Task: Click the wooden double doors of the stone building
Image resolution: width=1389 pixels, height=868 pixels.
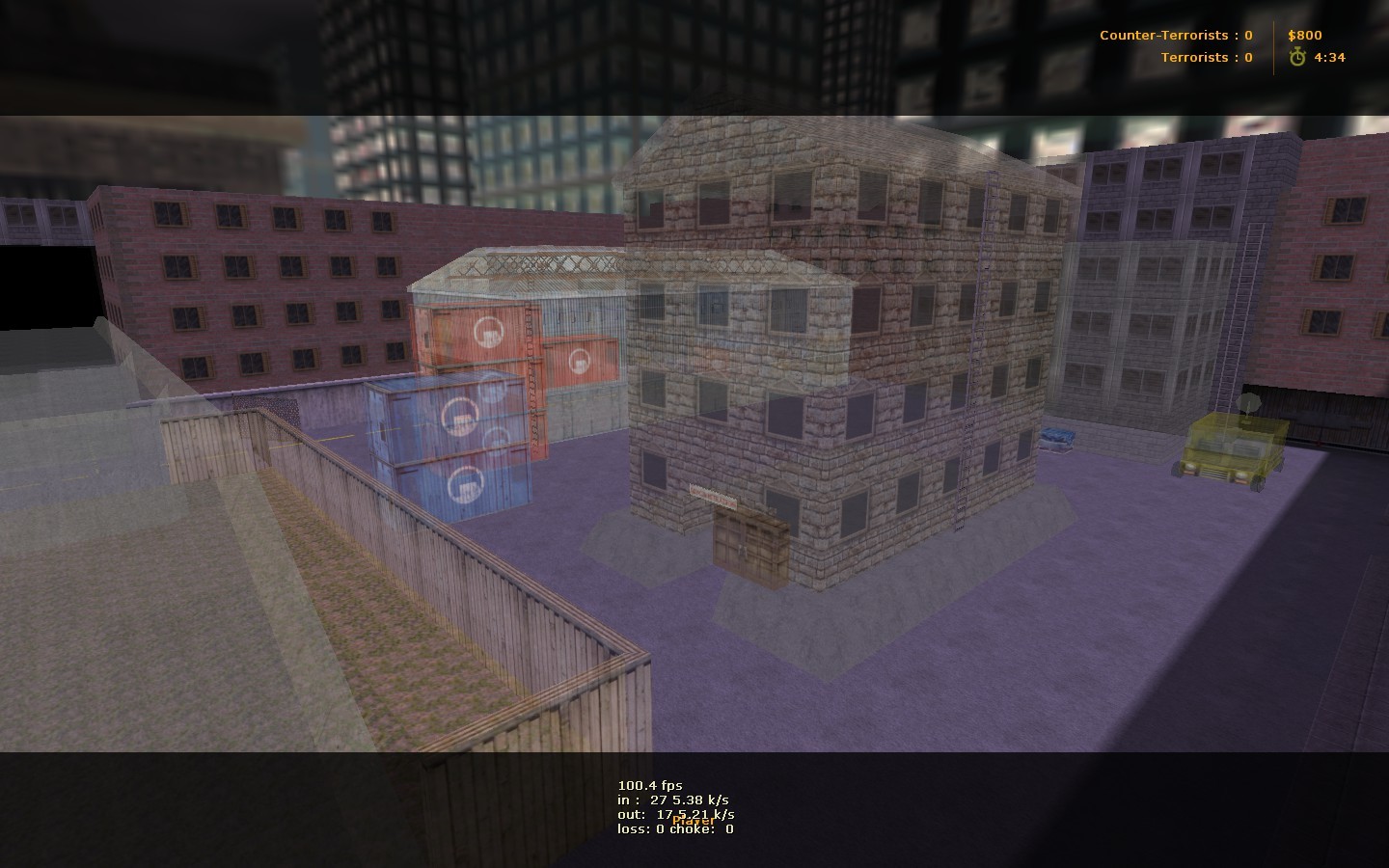Action: coord(750,545)
